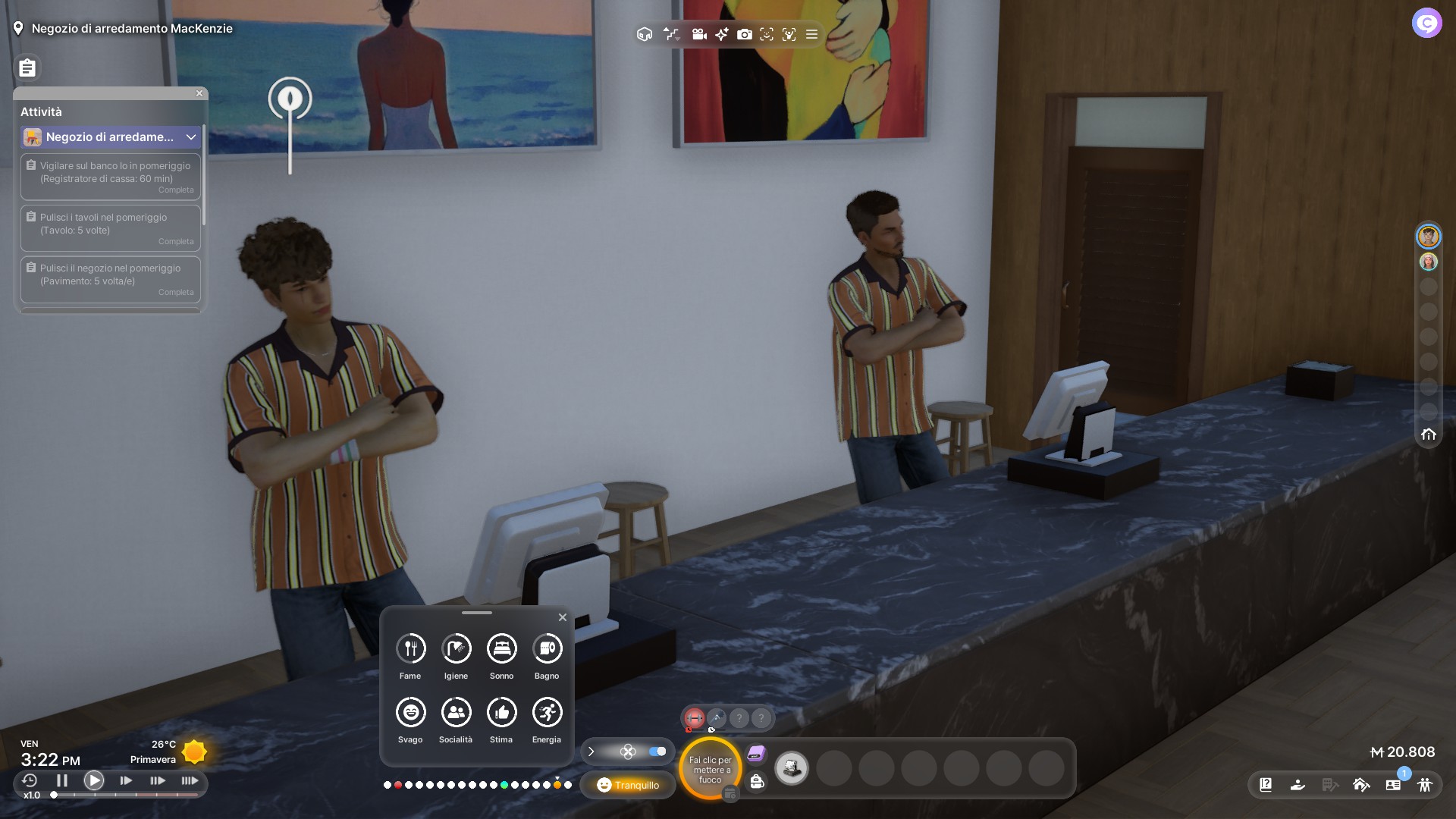Expand the Negozio di arredamento dropdown
Image resolution: width=1456 pixels, height=819 pixels.
191,137
